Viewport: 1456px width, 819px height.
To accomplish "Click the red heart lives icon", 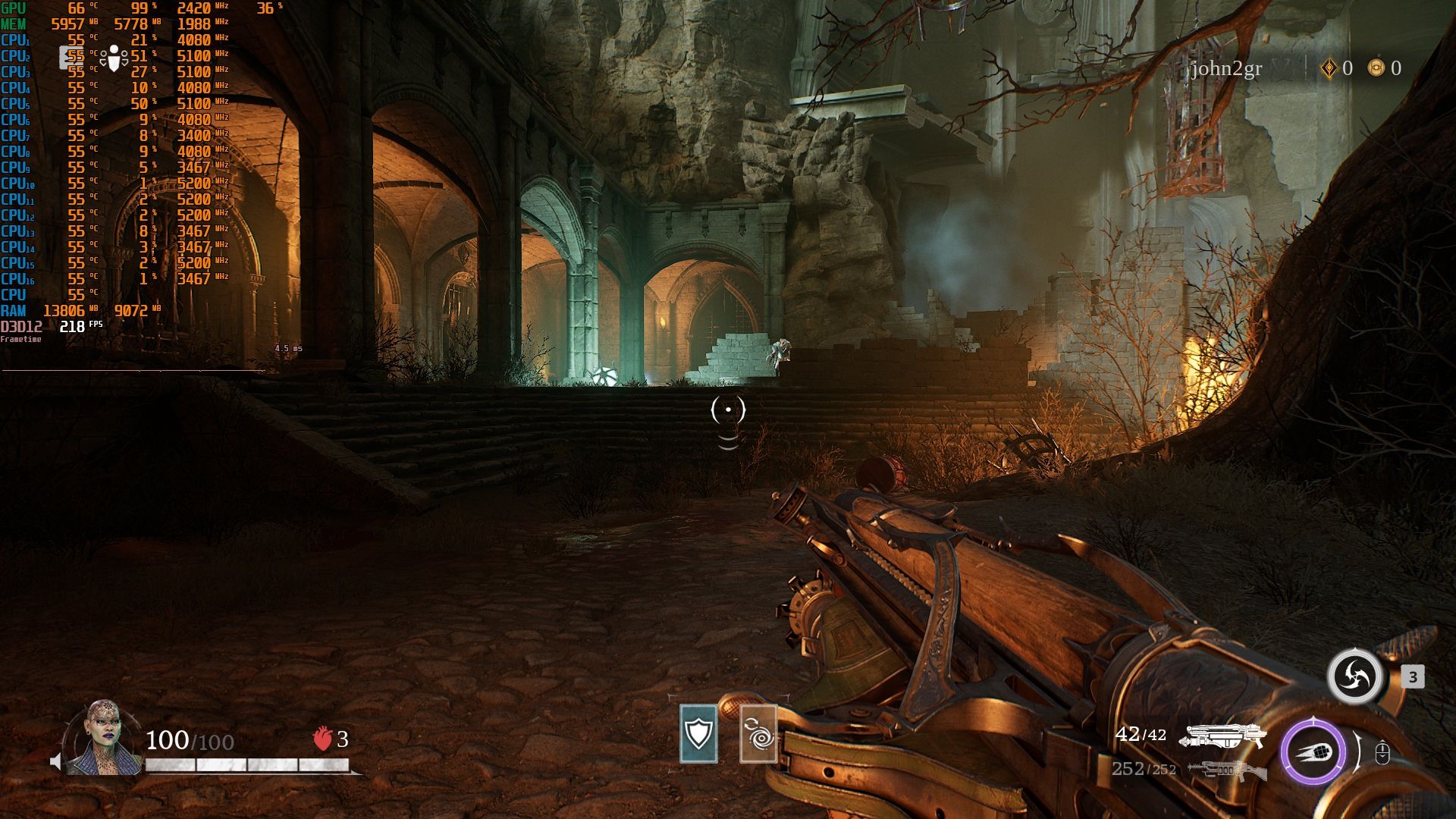I will (322, 739).
